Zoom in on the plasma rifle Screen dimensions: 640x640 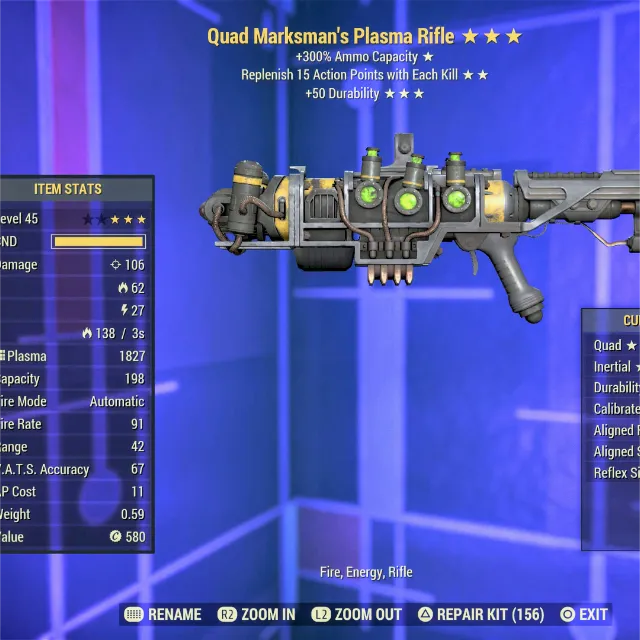pyautogui.click(x=256, y=614)
